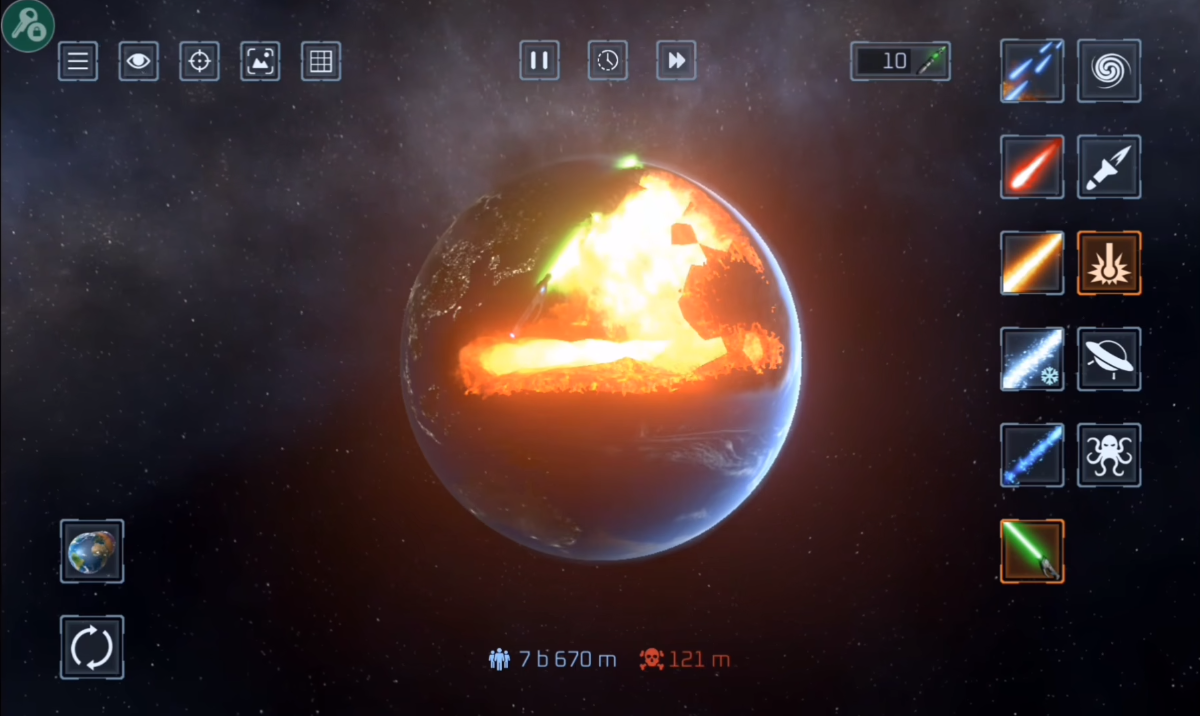Screen dimensions: 1200x716
Task: Select the missile barrage weapon
Action: tap(1032, 71)
